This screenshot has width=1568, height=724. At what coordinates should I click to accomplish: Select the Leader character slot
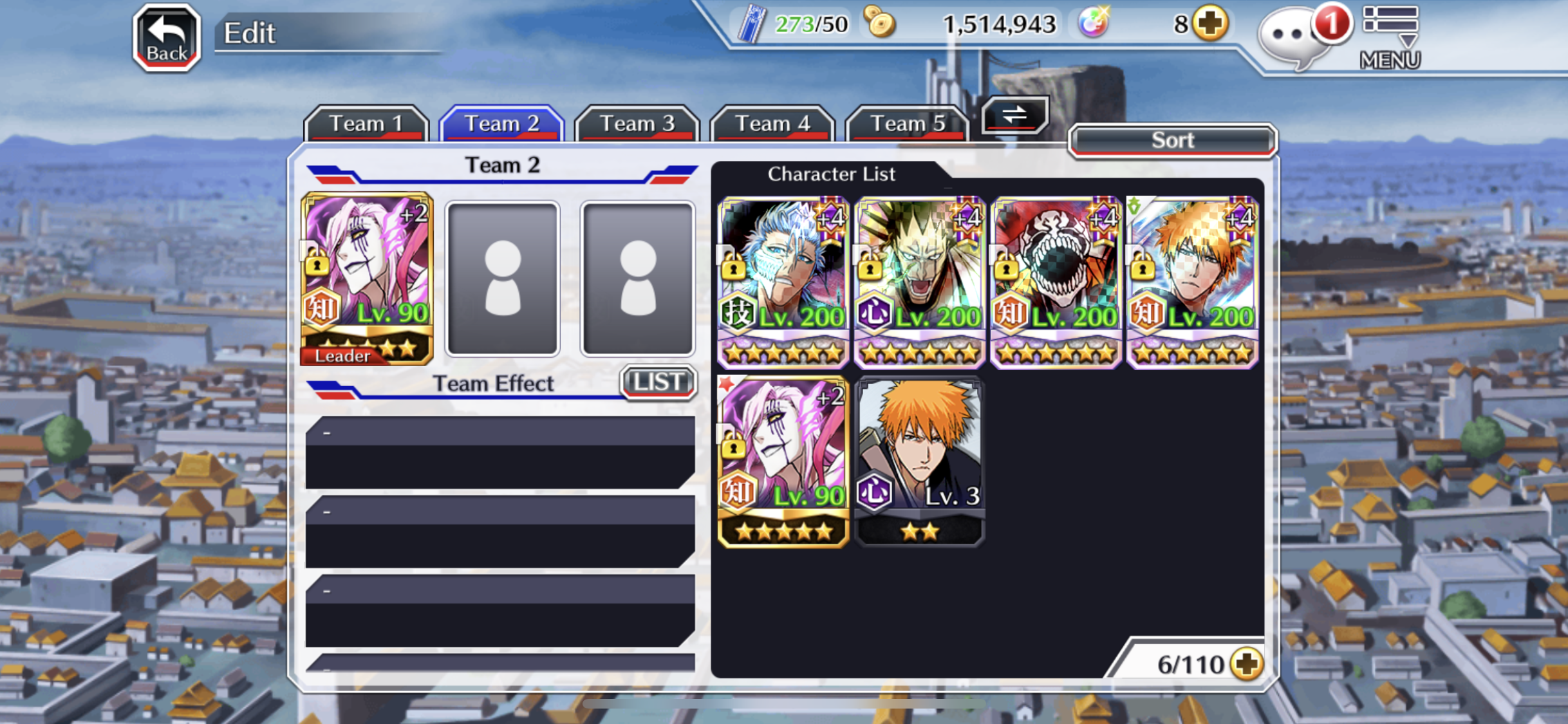point(367,279)
